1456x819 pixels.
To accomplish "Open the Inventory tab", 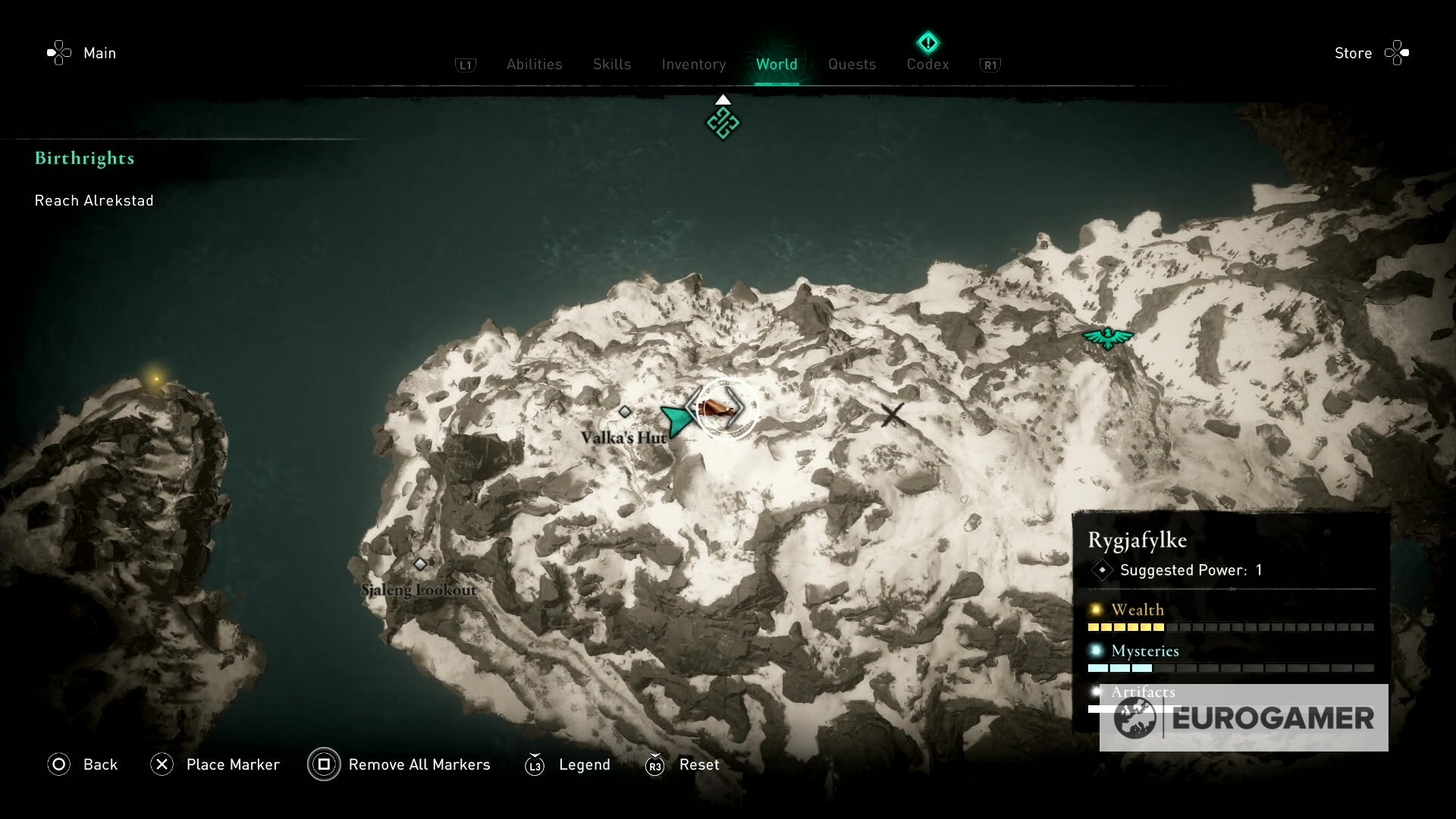I will pos(694,64).
